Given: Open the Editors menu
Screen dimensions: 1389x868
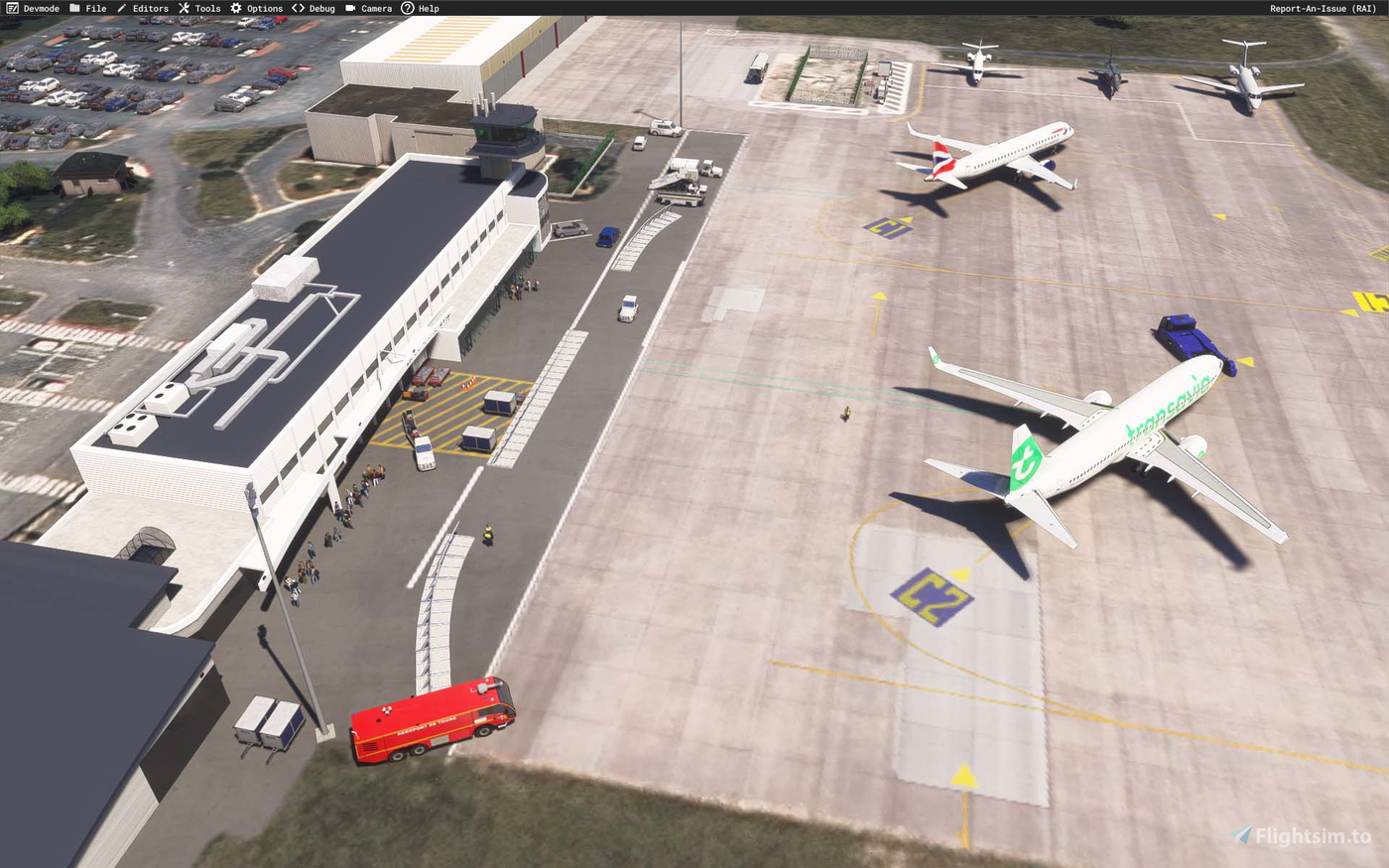Looking at the screenshot, I should click(x=149, y=8).
